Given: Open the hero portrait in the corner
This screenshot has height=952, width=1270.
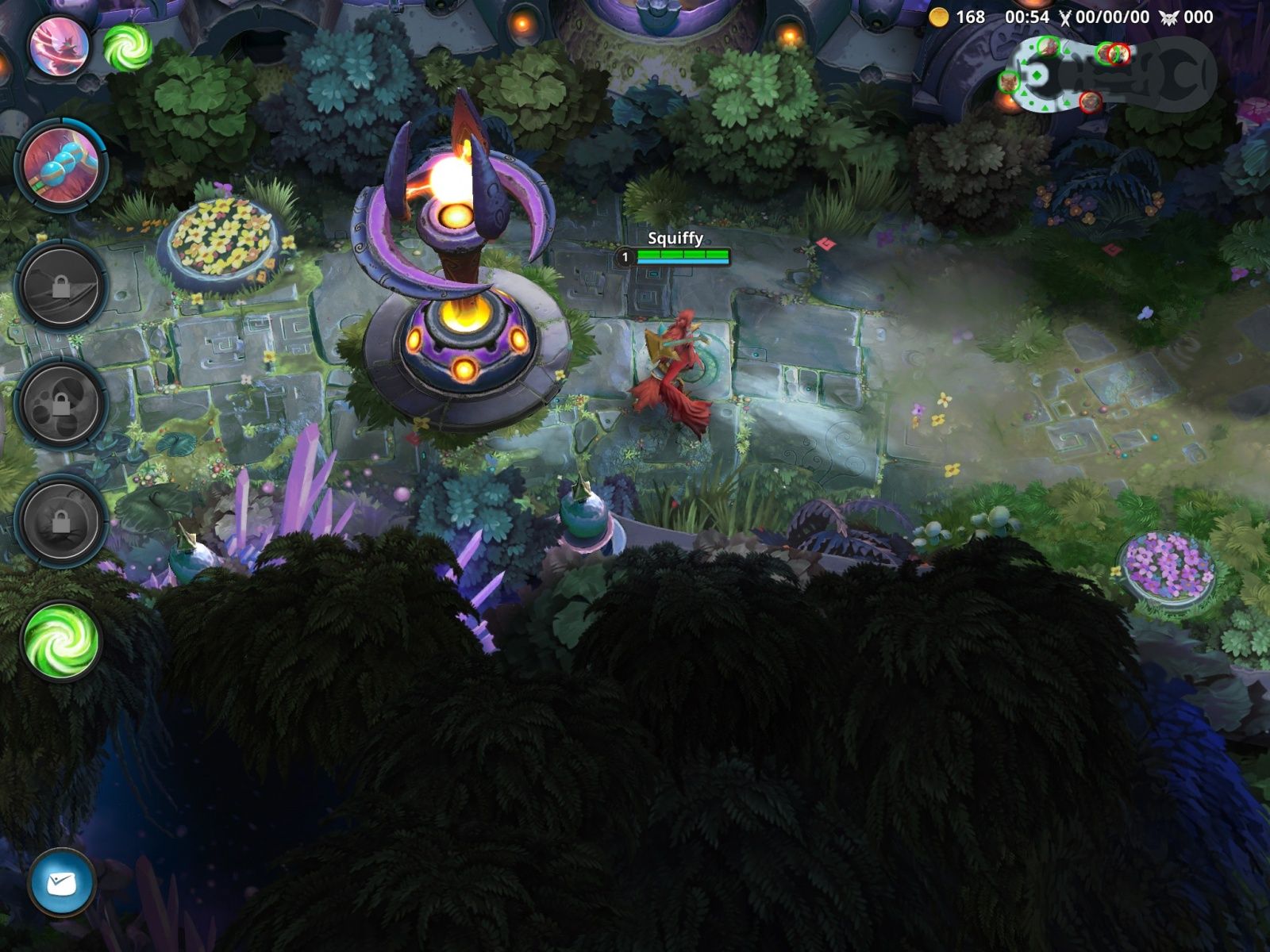Looking at the screenshot, I should click(59, 45).
